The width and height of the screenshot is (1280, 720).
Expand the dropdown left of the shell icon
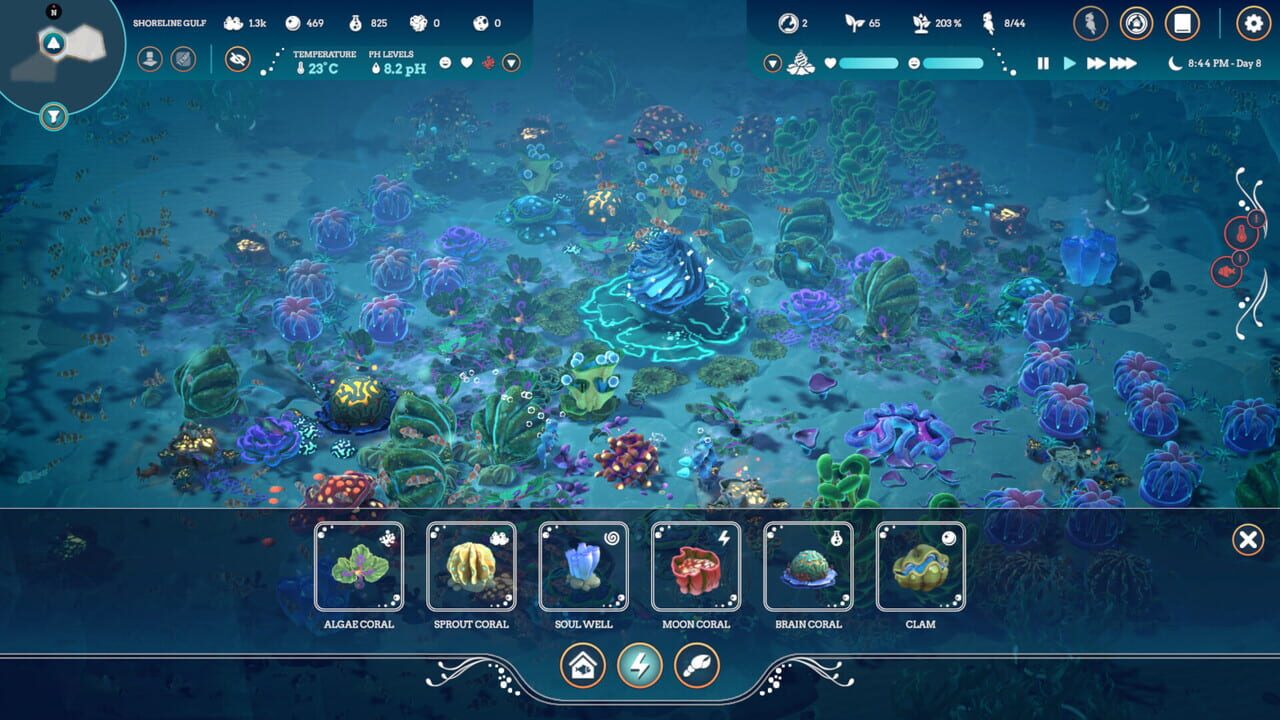tap(772, 62)
